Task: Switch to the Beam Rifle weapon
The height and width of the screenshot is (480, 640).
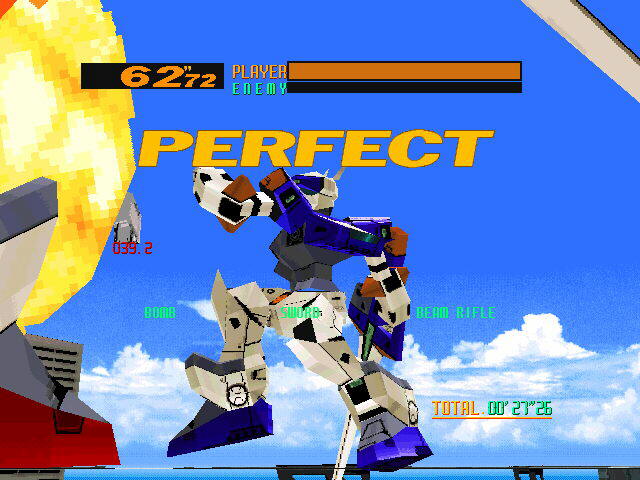Action: (x=455, y=313)
